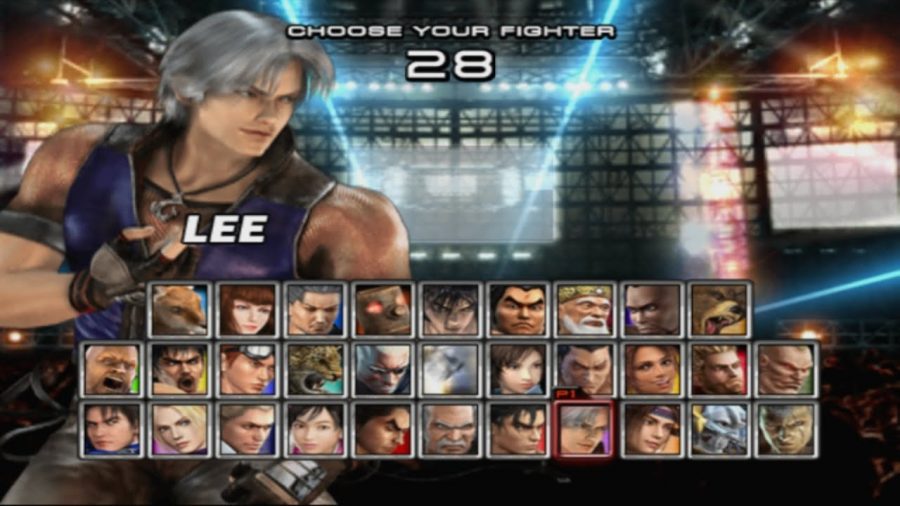Choose Hwoarang wearing goggles

click(x=246, y=370)
